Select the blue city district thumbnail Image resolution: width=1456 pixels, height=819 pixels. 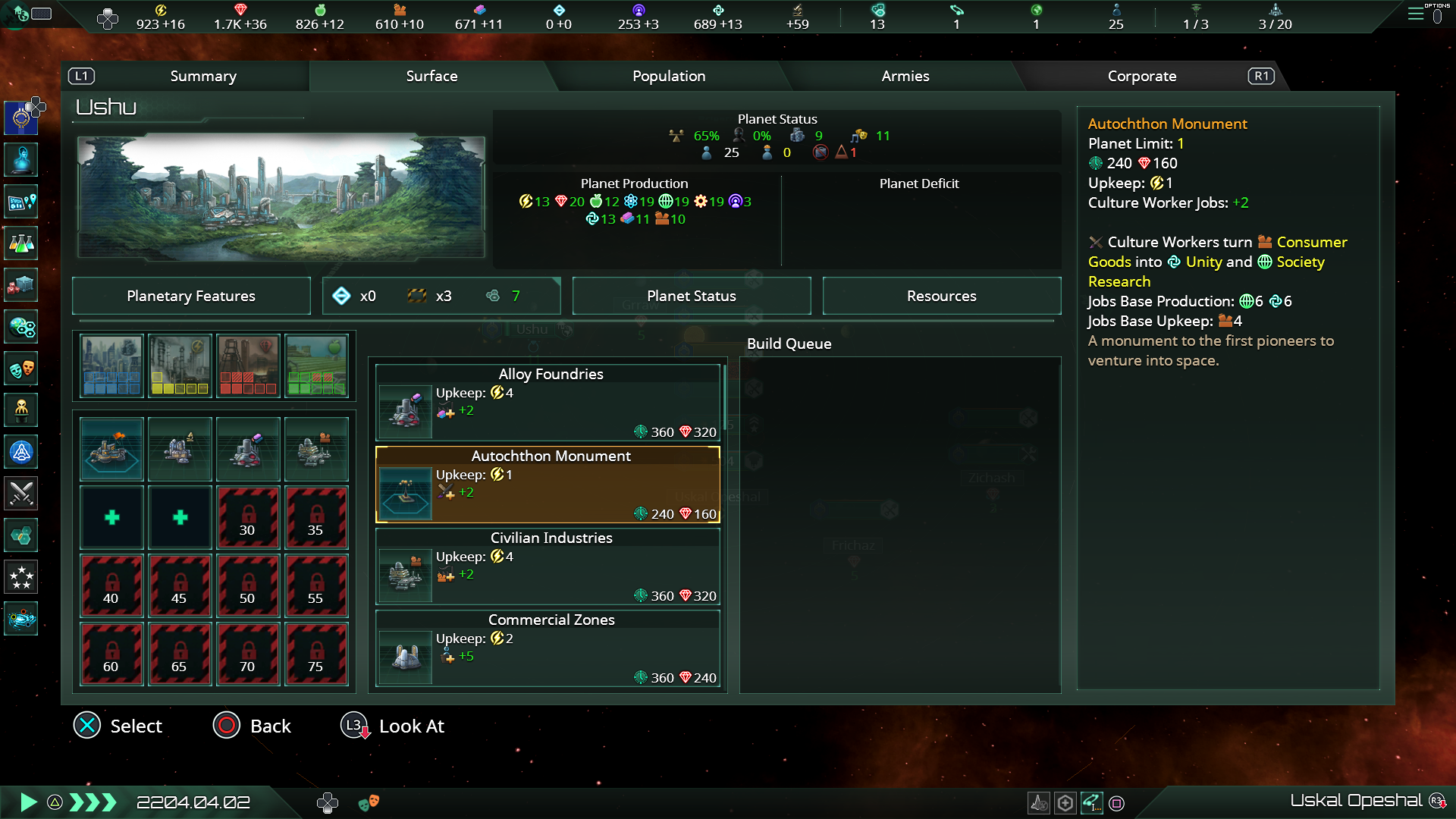111,366
